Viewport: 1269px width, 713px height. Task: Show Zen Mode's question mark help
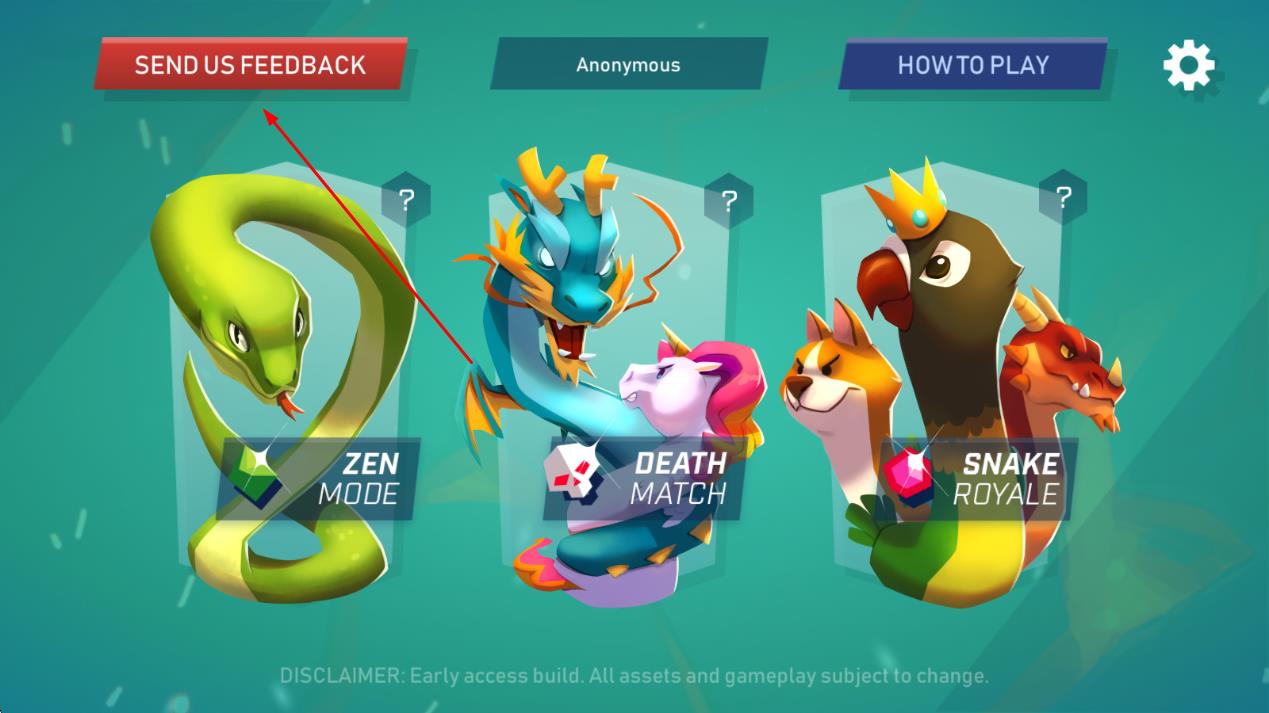(x=406, y=200)
